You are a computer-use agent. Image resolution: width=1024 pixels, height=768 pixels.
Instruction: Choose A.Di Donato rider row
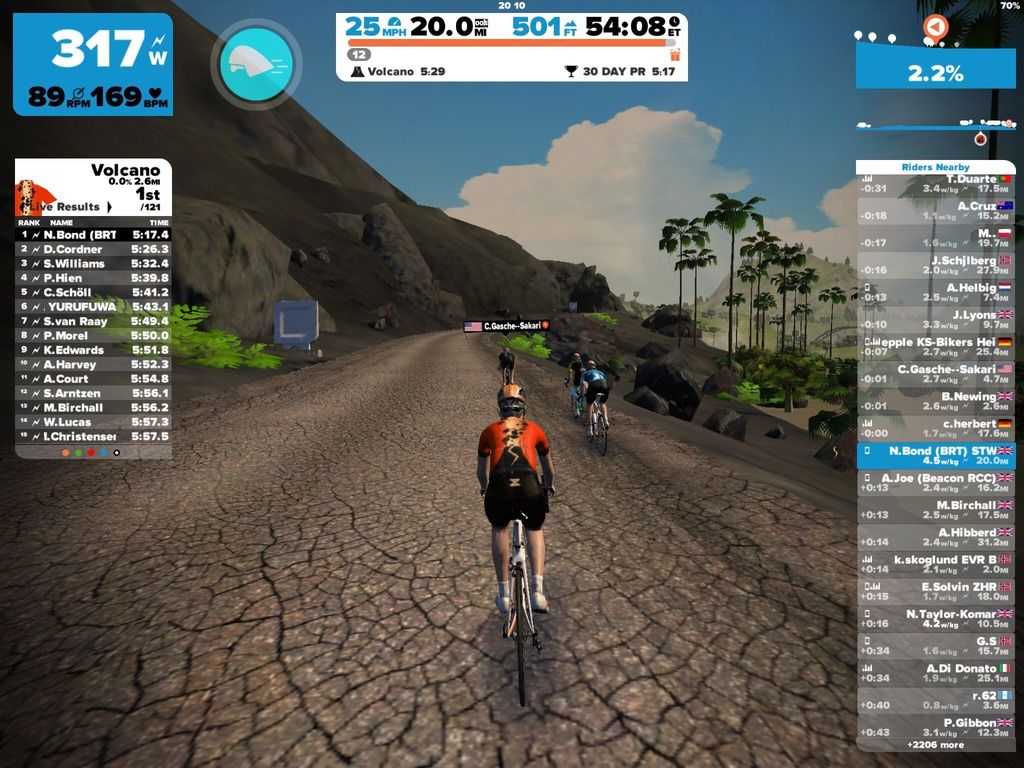[x=935, y=672]
